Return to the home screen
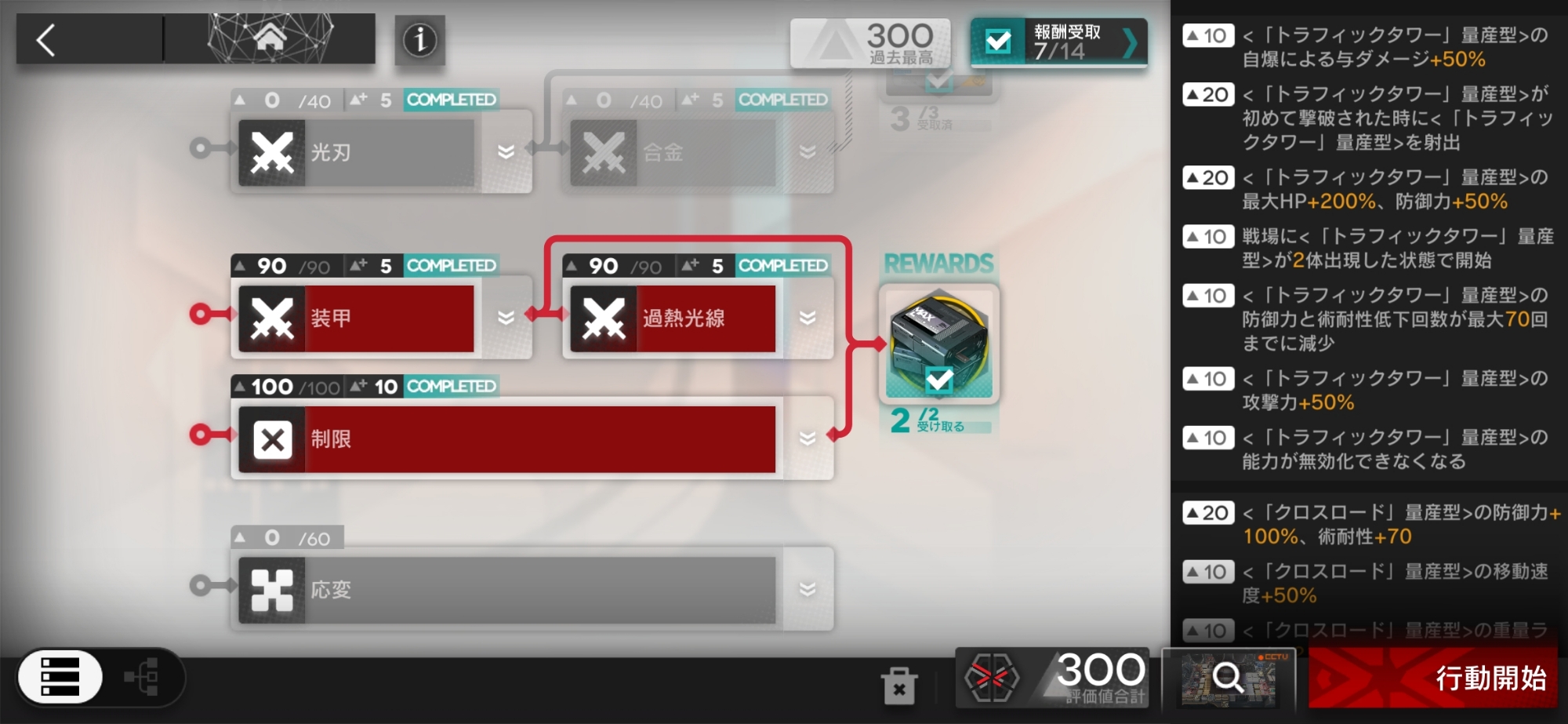Image resolution: width=1568 pixels, height=724 pixels. point(270,38)
